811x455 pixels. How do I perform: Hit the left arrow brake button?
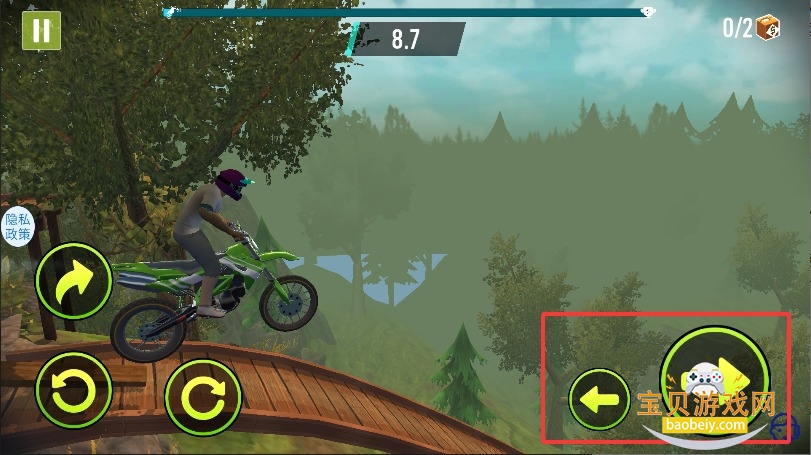tap(599, 400)
